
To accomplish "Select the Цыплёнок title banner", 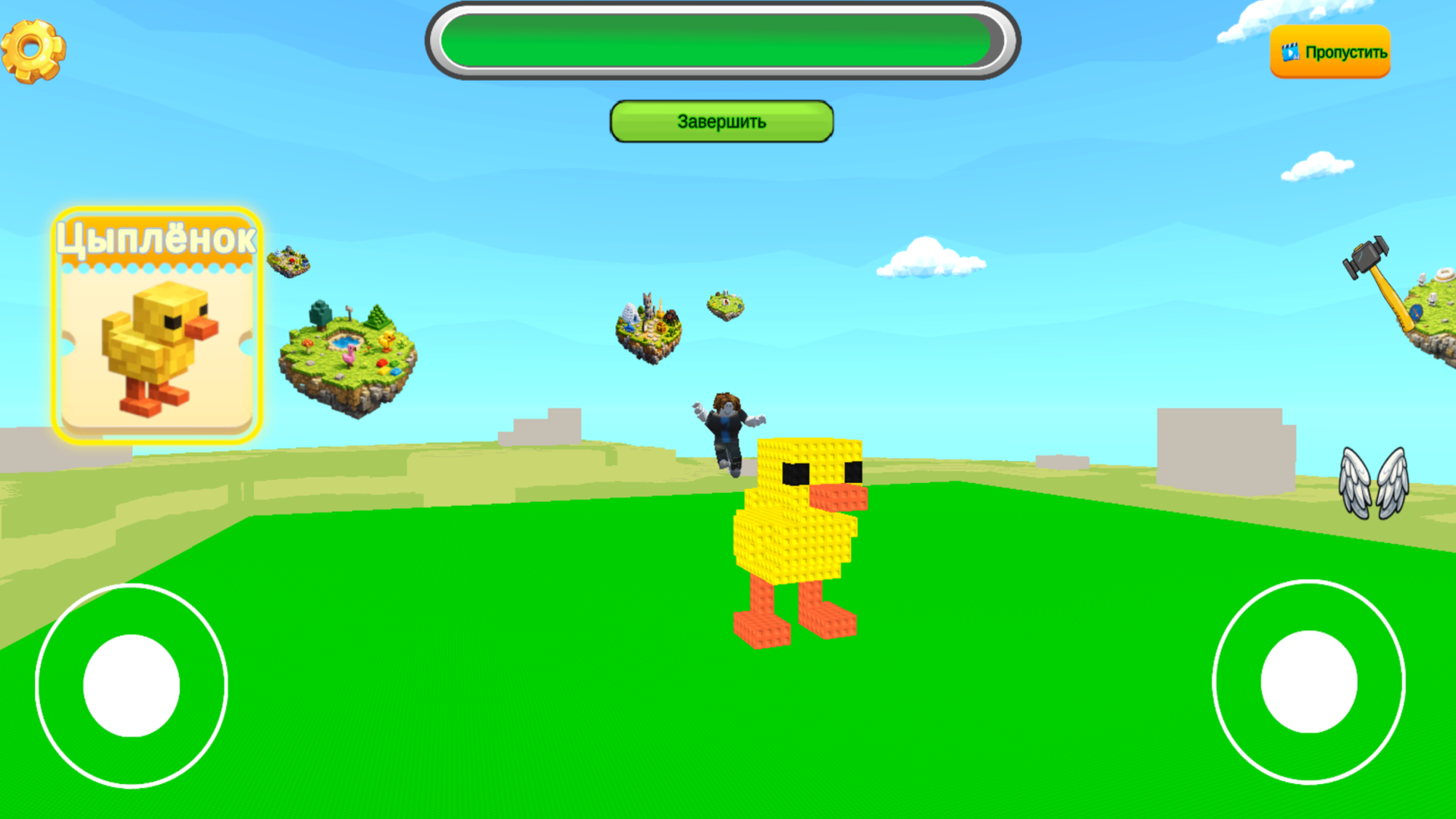I will 157,237.
